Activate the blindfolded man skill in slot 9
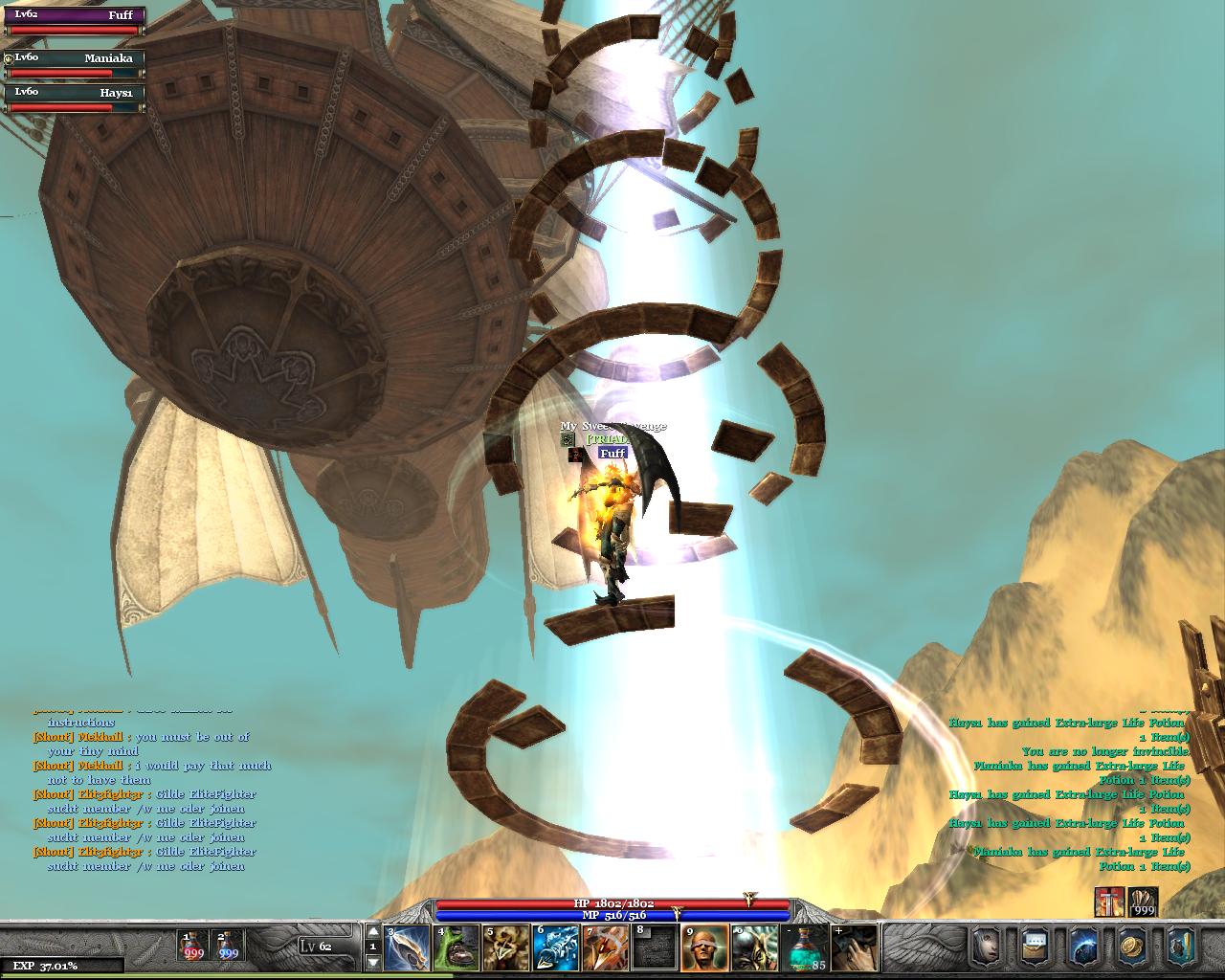1225x980 pixels. [x=705, y=947]
